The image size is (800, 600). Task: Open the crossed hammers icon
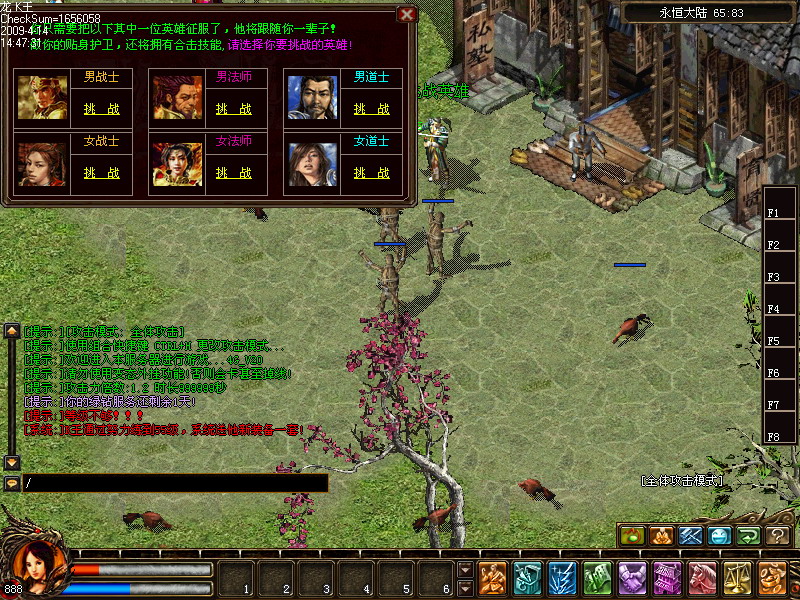(x=691, y=536)
